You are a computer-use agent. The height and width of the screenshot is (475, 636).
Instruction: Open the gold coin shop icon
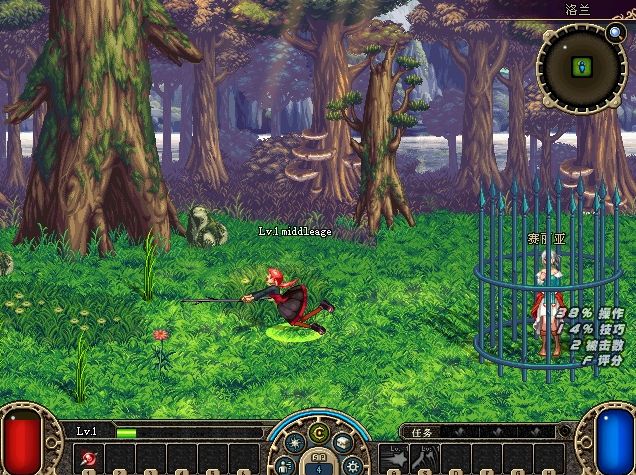click(319, 432)
